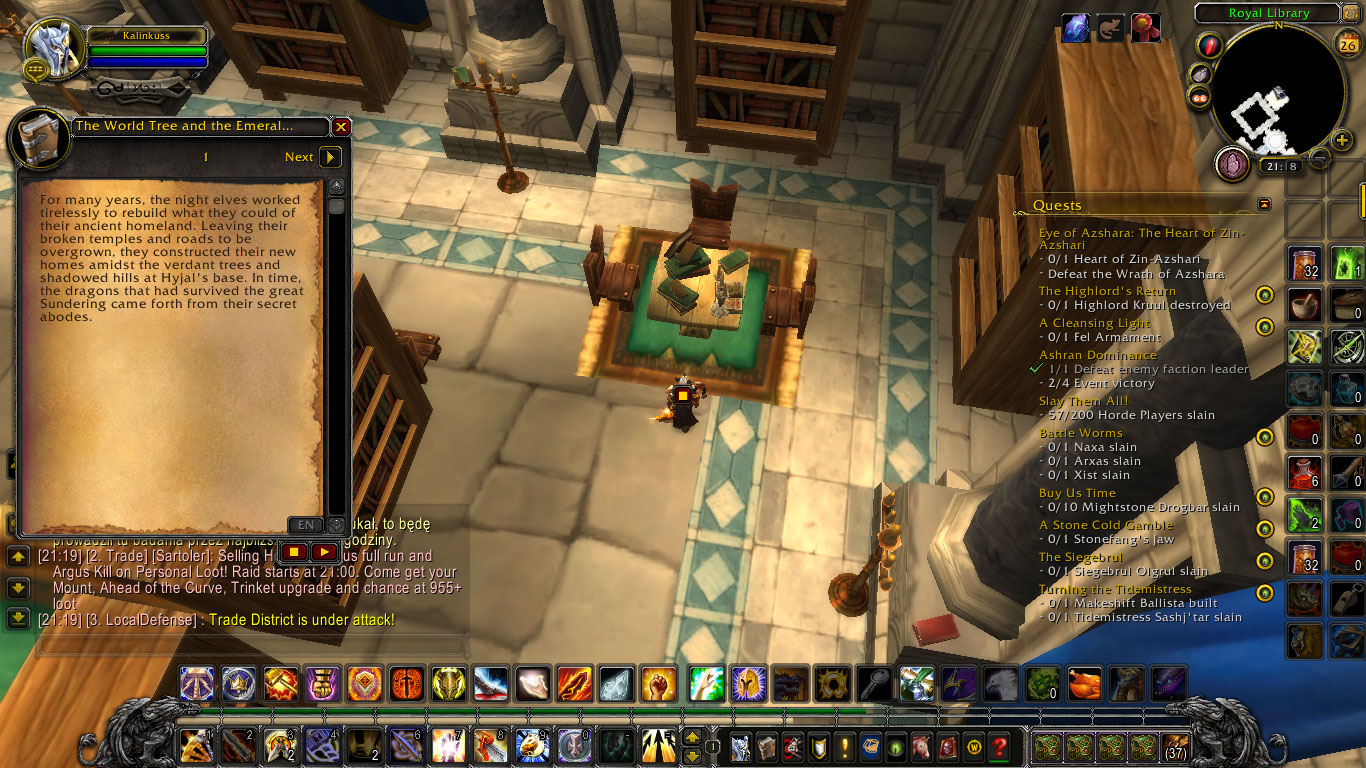The image size is (1366, 768).
Task: Toggle the EN language button on the book
Action: [306, 525]
